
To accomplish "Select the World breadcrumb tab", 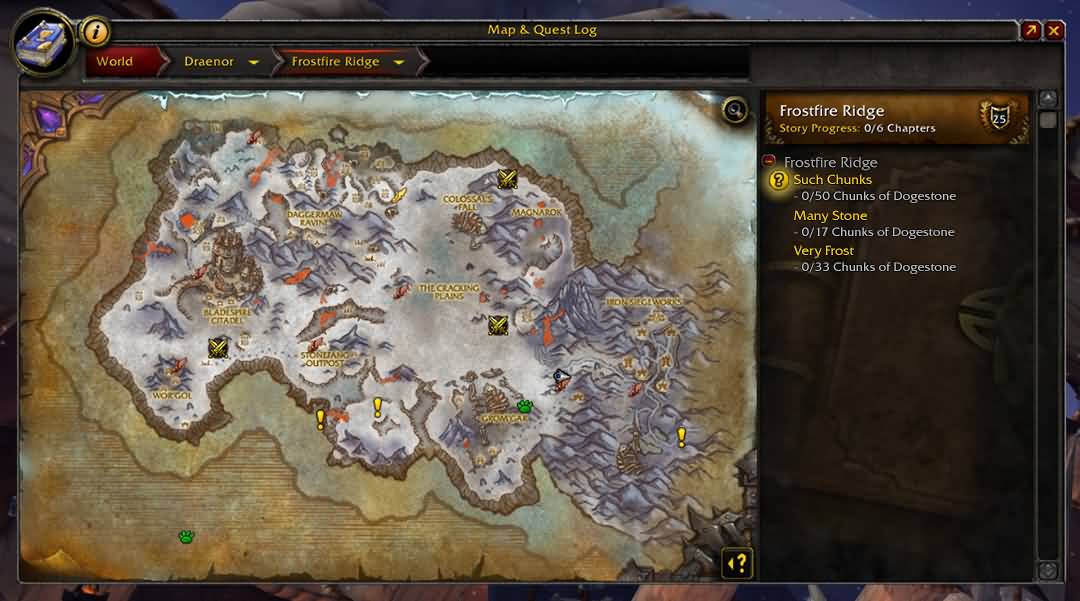I will tap(115, 62).
